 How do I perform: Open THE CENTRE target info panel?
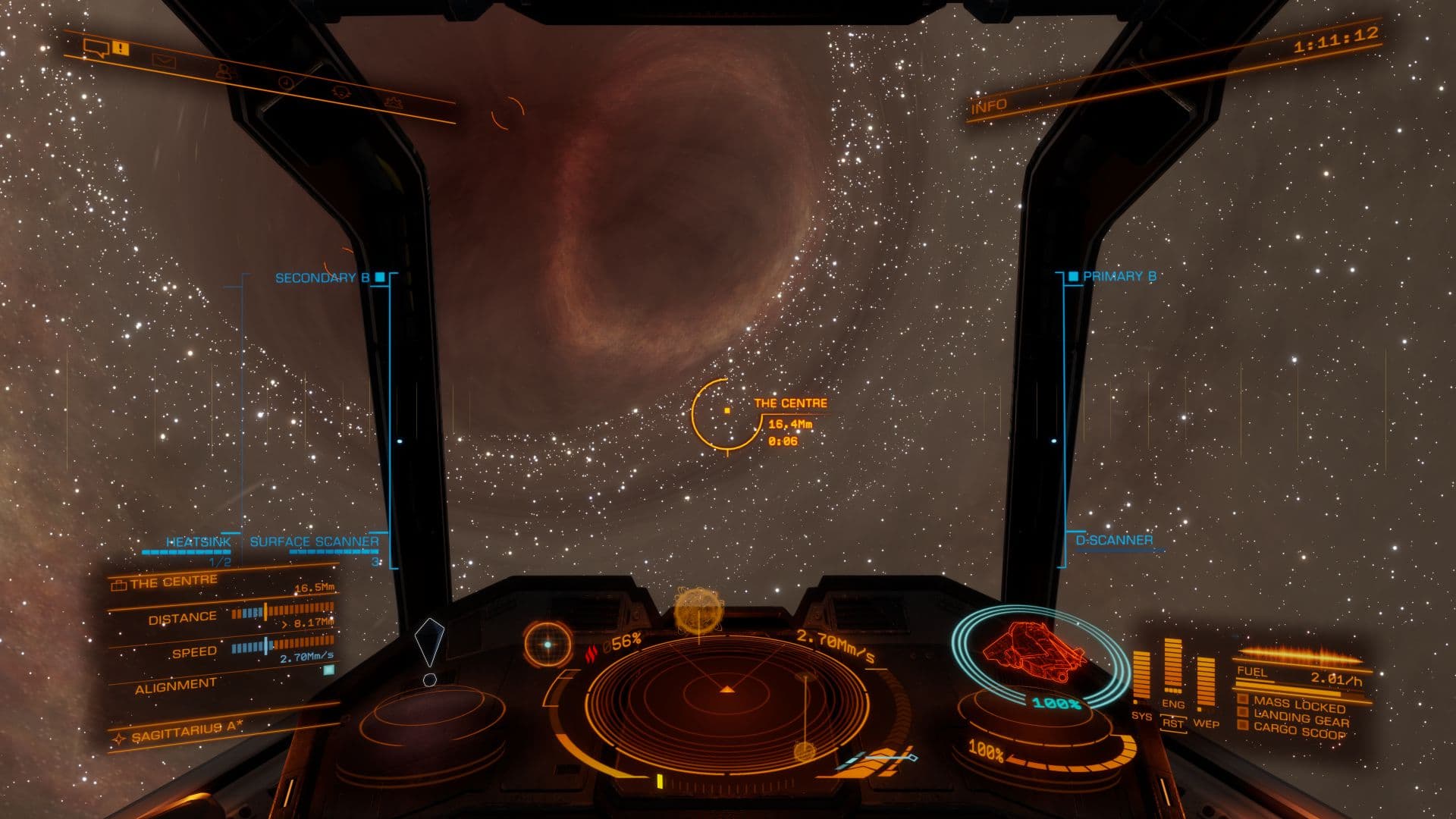(x=173, y=582)
